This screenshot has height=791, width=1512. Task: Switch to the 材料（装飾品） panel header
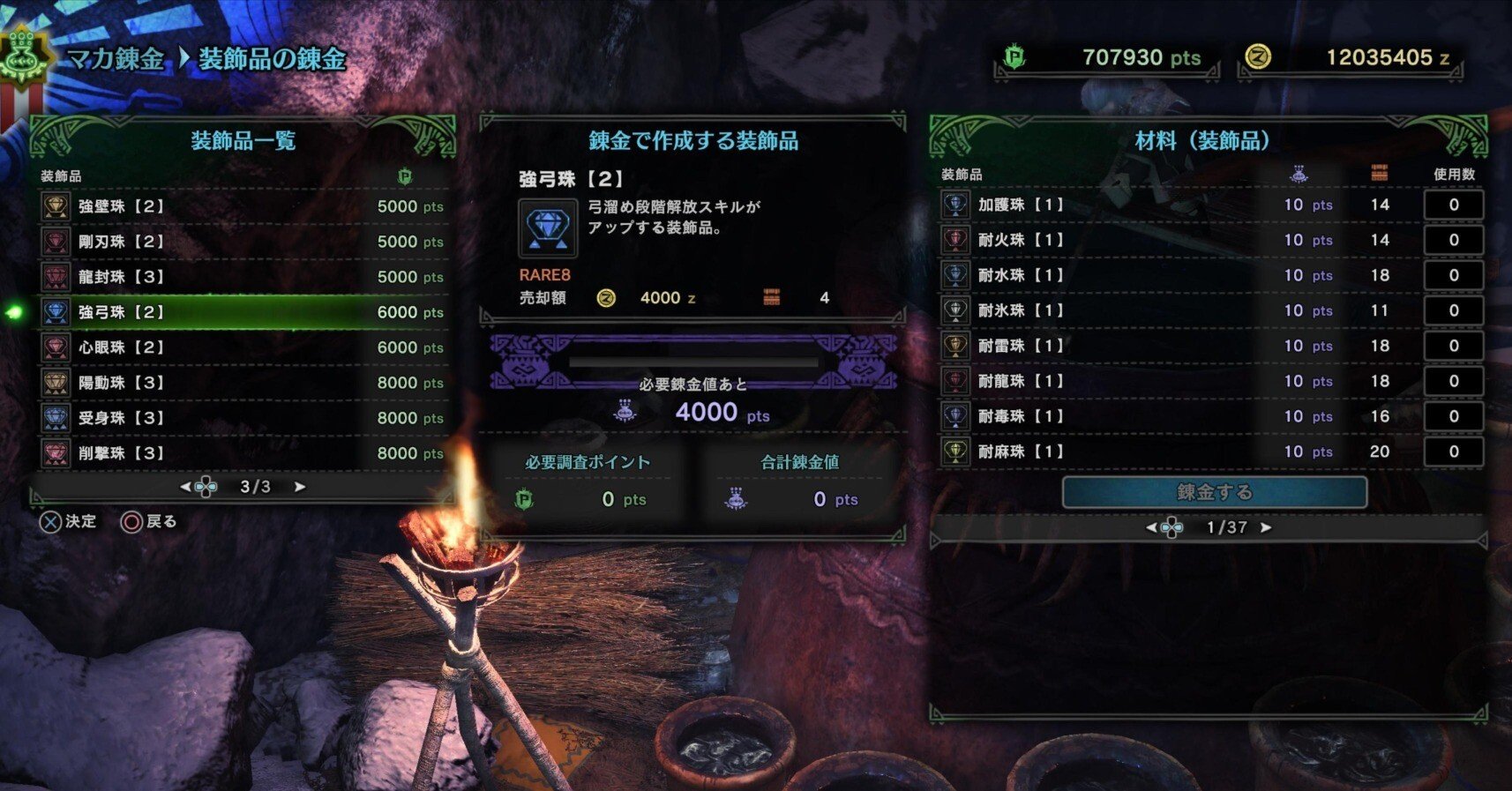tap(1202, 139)
